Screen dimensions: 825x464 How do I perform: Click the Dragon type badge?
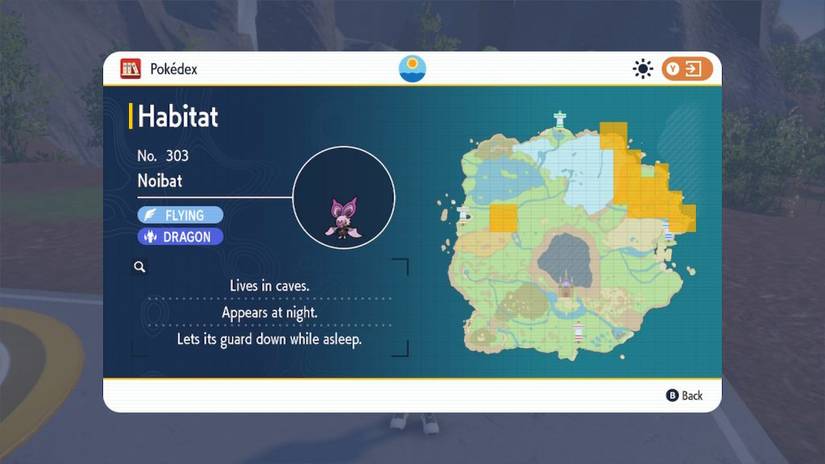180,237
